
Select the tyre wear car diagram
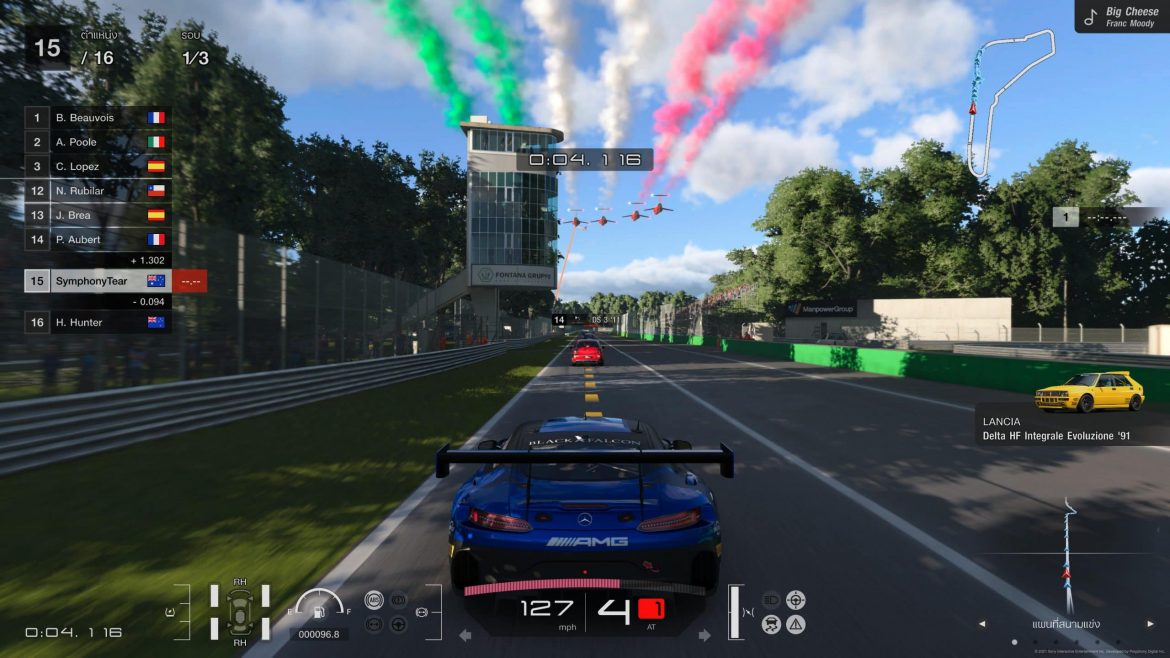point(240,610)
